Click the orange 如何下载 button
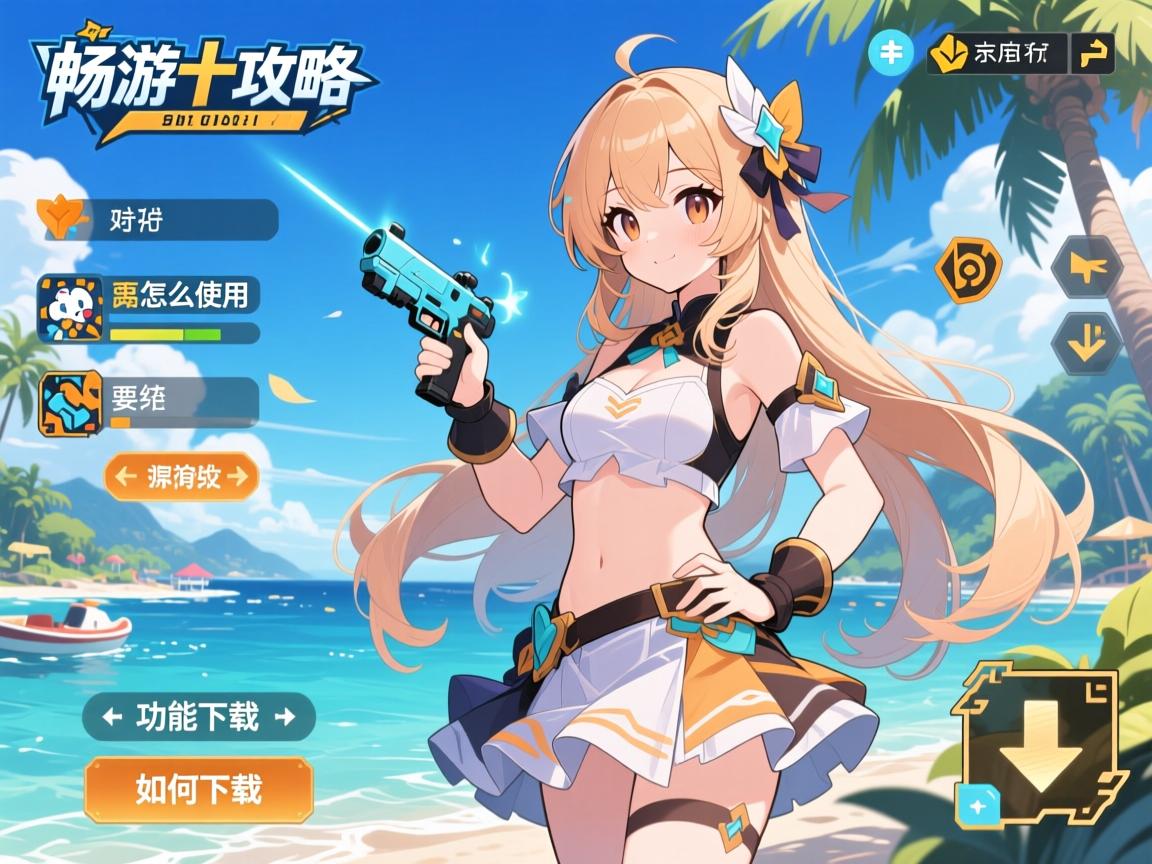This screenshot has width=1152, height=864. pyautogui.click(x=198, y=789)
